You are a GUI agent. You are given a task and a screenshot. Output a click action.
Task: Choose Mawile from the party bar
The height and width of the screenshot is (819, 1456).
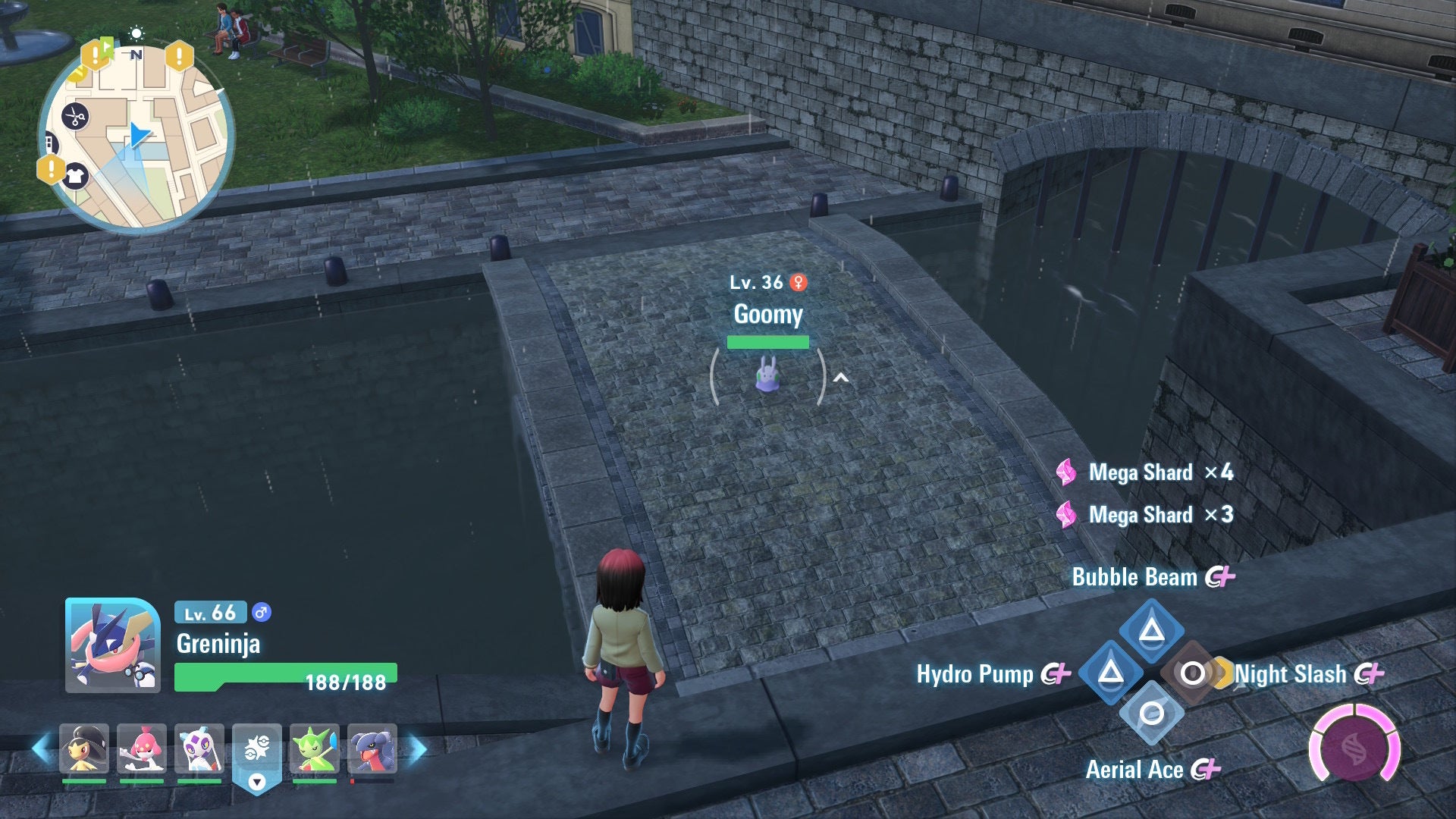point(84,748)
